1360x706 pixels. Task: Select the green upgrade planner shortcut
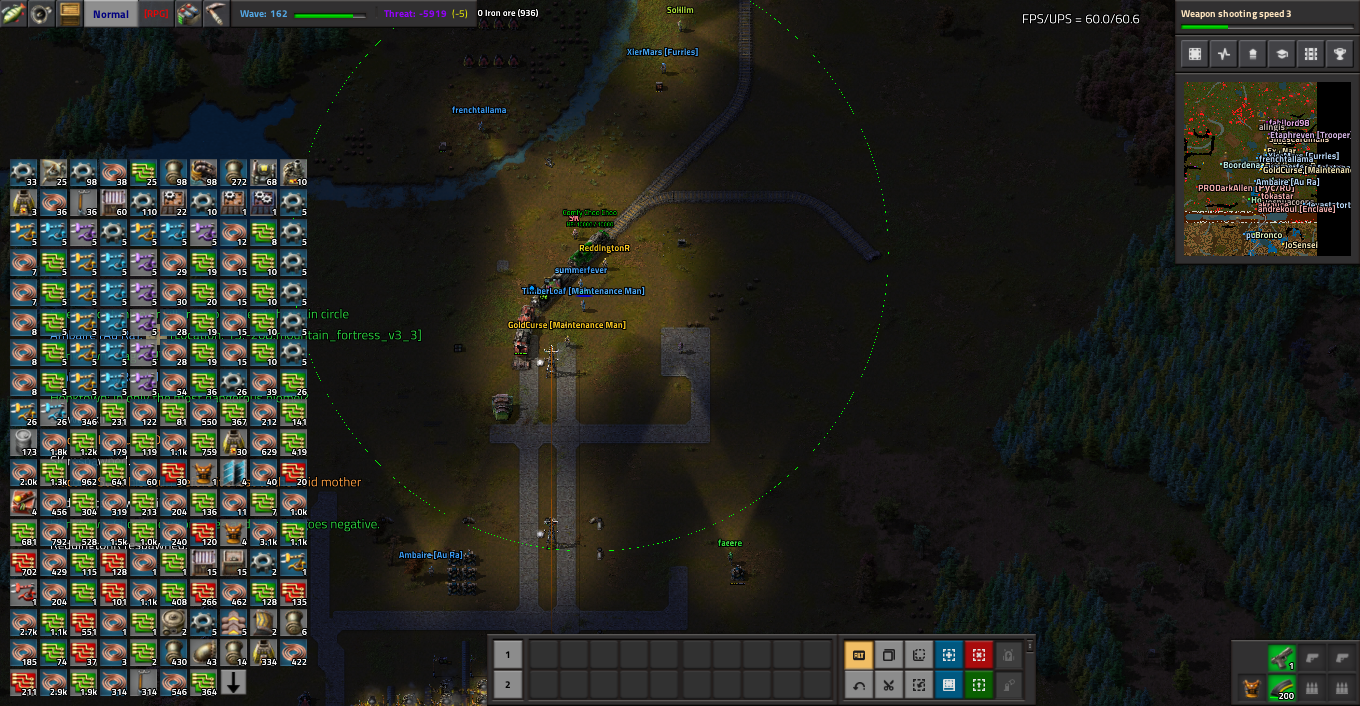pyautogui.click(x=978, y=685)
